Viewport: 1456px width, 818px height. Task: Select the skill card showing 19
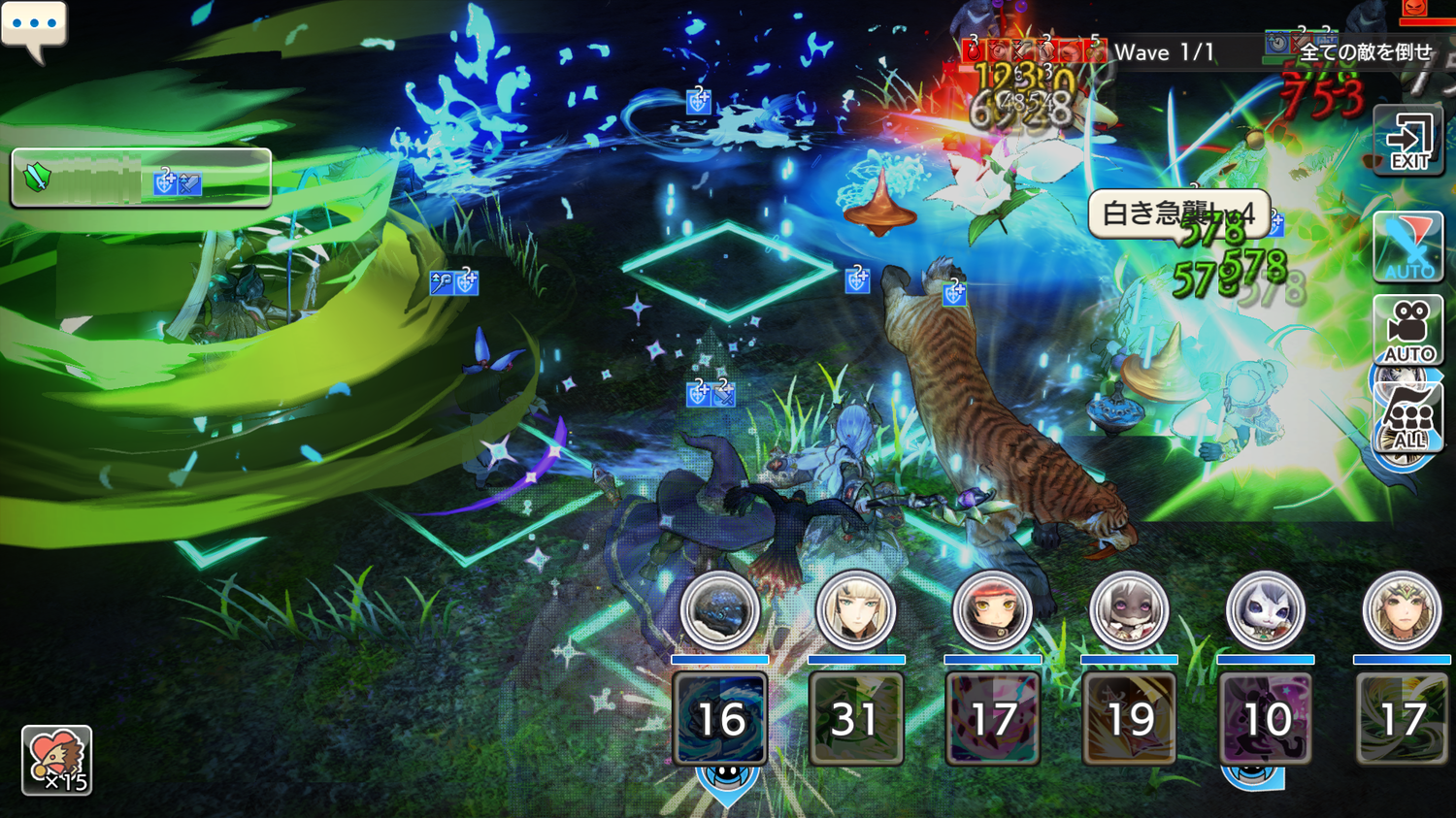click(1129, 719)
